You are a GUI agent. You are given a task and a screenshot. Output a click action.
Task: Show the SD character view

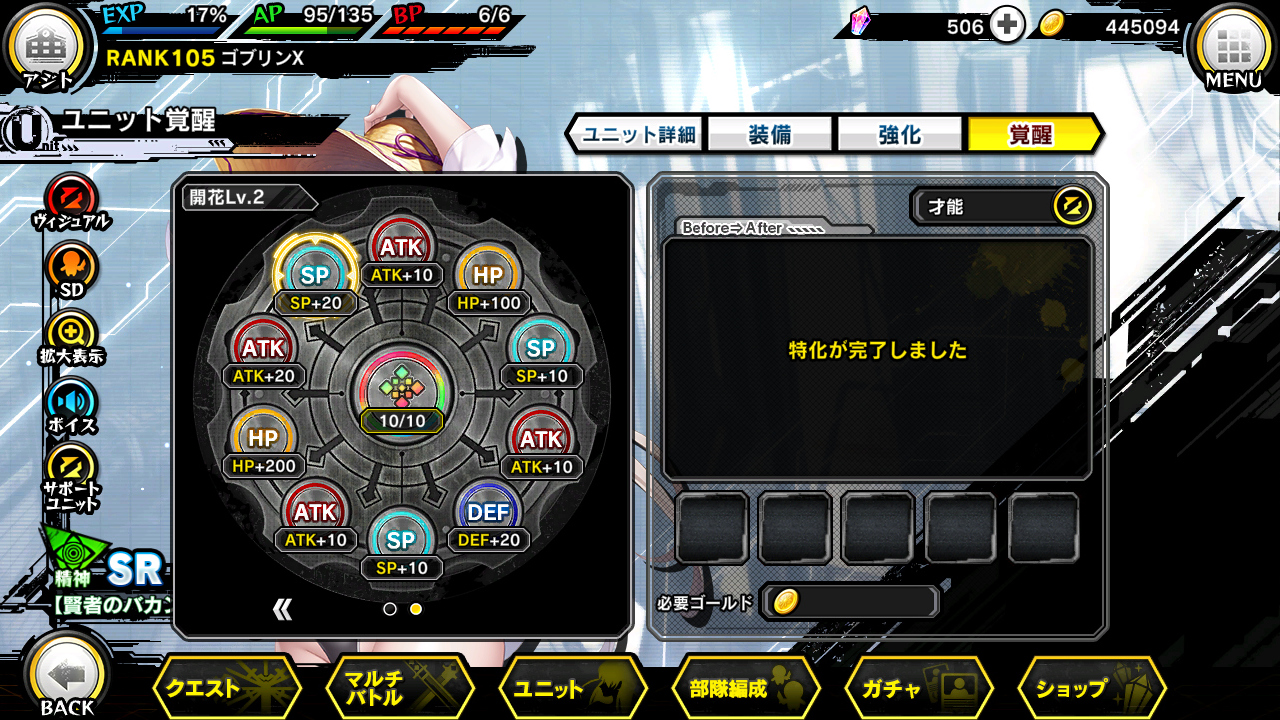pyautogui.click(x=72, y=270)
